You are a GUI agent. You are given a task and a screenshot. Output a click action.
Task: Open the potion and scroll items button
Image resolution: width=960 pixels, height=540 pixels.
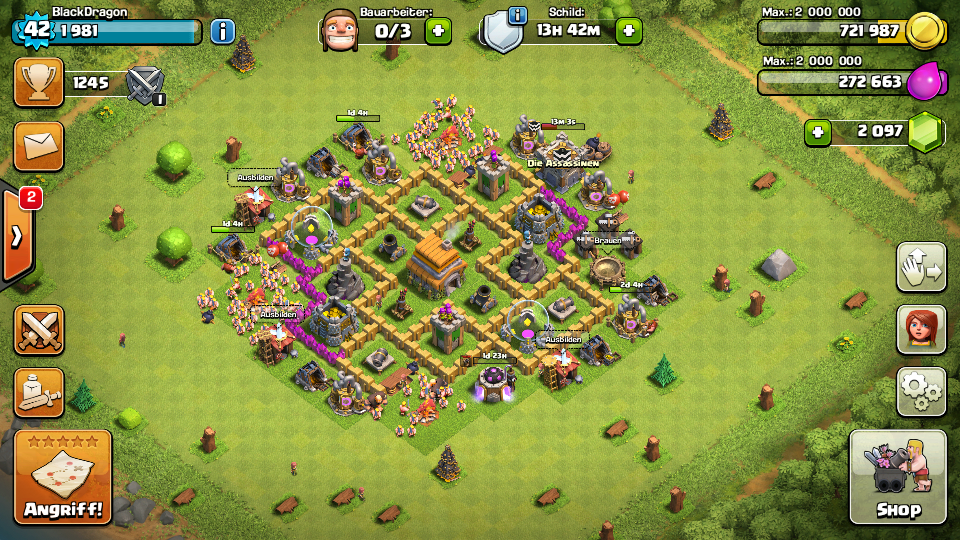coord(38,393)
